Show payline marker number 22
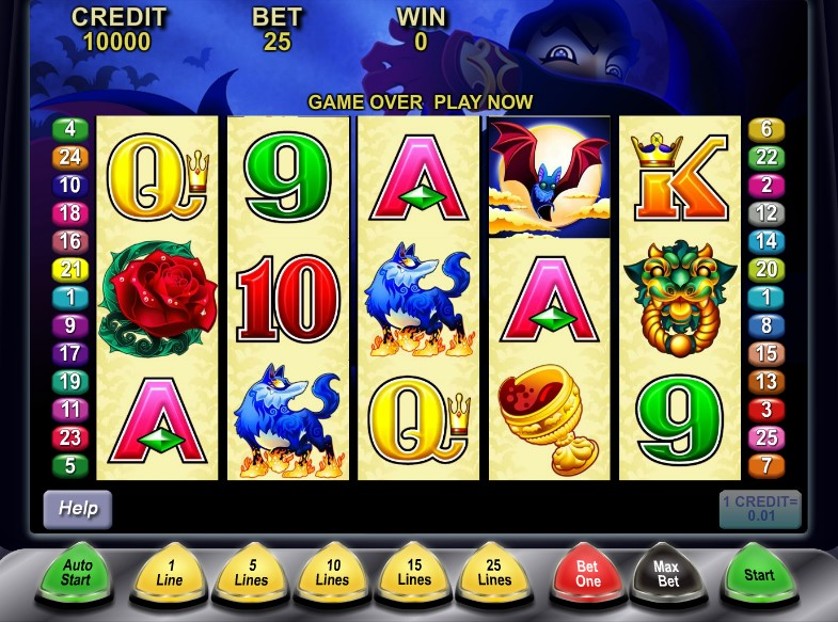838x622 pixels. (x=767, y=157)
